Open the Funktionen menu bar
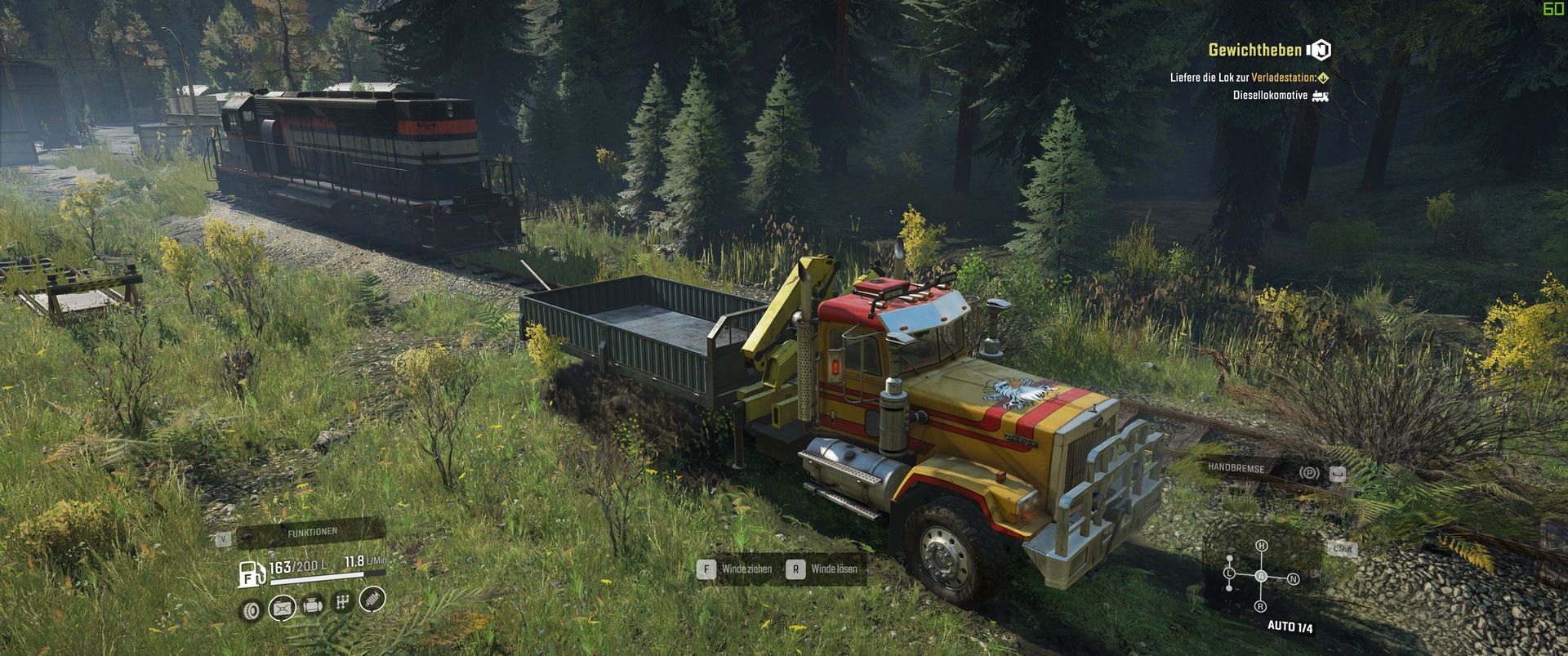Screen dimensions: 1568x656 tap(311, 533)
